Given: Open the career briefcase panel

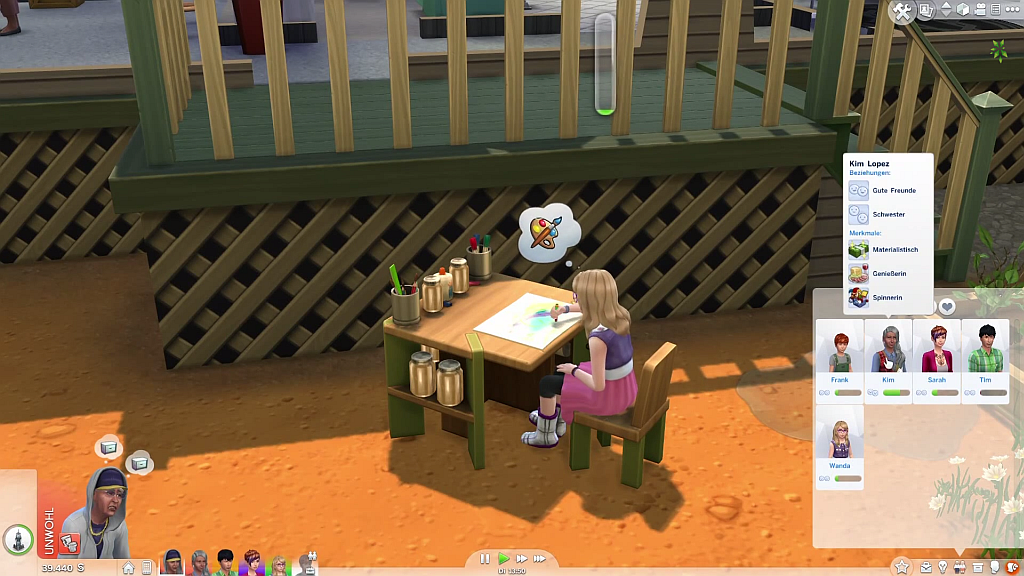Looking at the screenshot, I should click(x=926, y=568).
